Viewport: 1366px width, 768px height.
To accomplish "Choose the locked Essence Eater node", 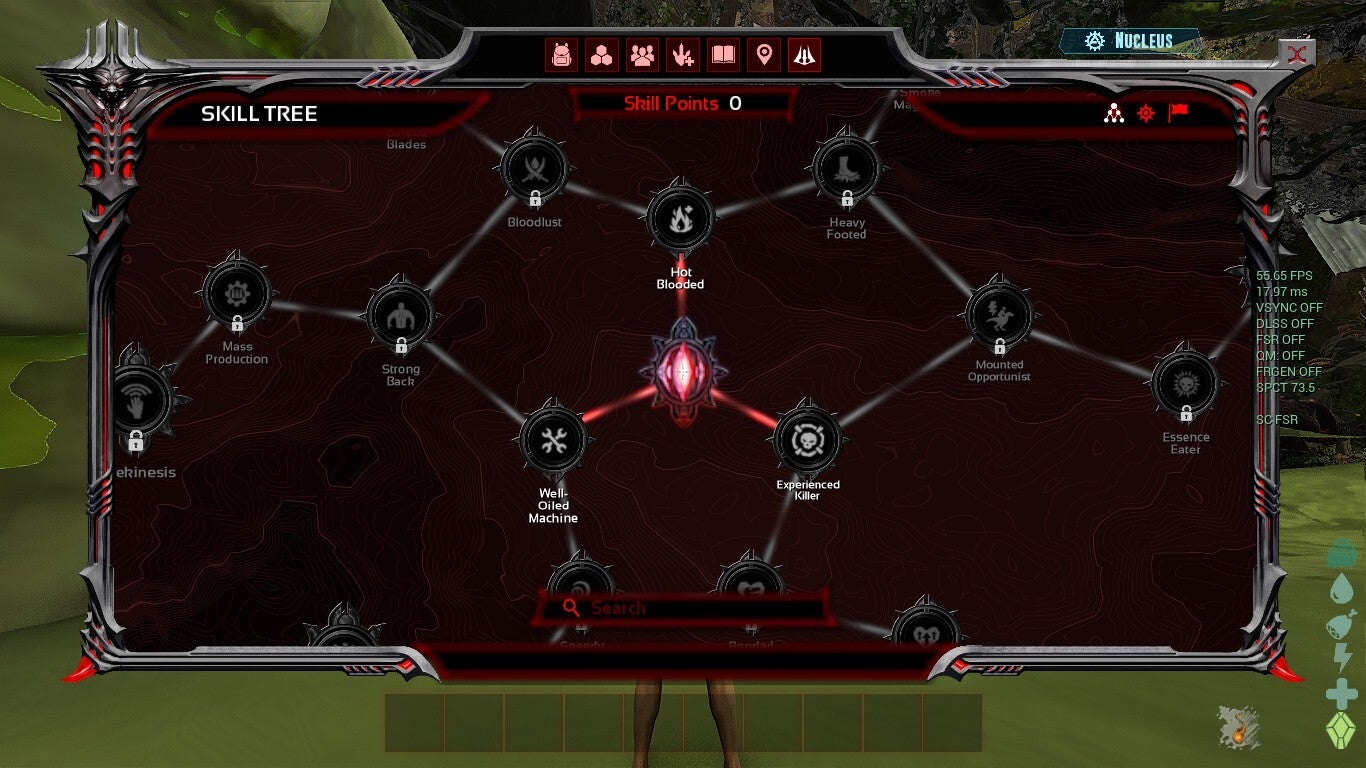I will [1185, 384].
